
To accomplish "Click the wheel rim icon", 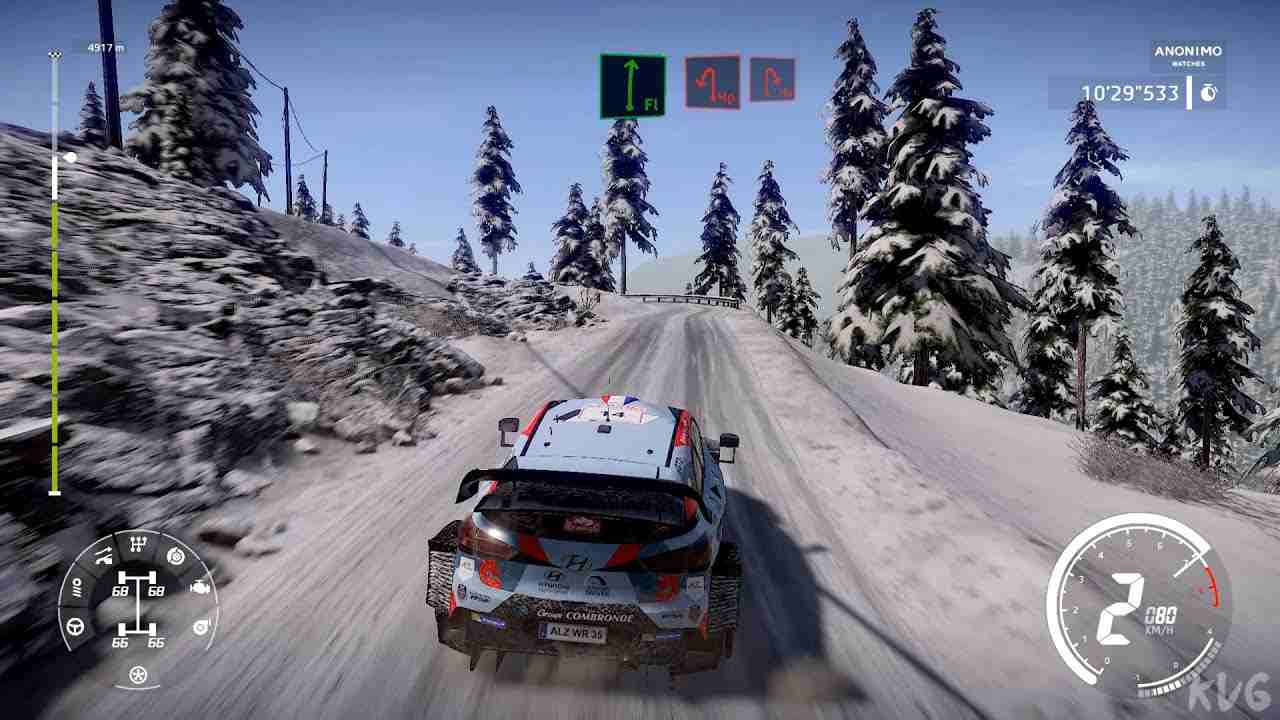I will point(137,677).
